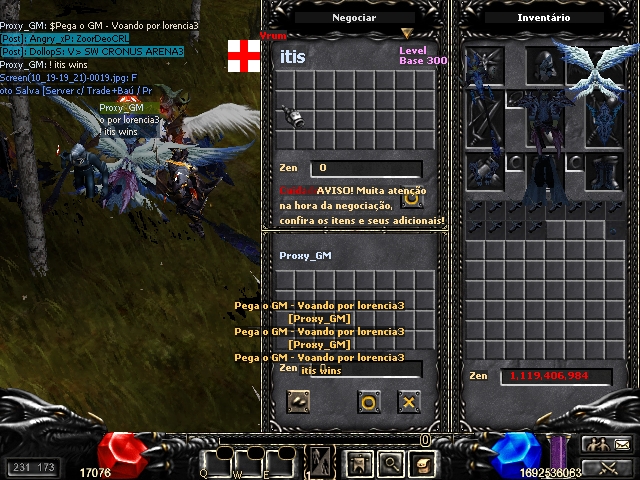Select the equipped helmet slot
This screenshot has height=480, width=640.
[544, 65]
